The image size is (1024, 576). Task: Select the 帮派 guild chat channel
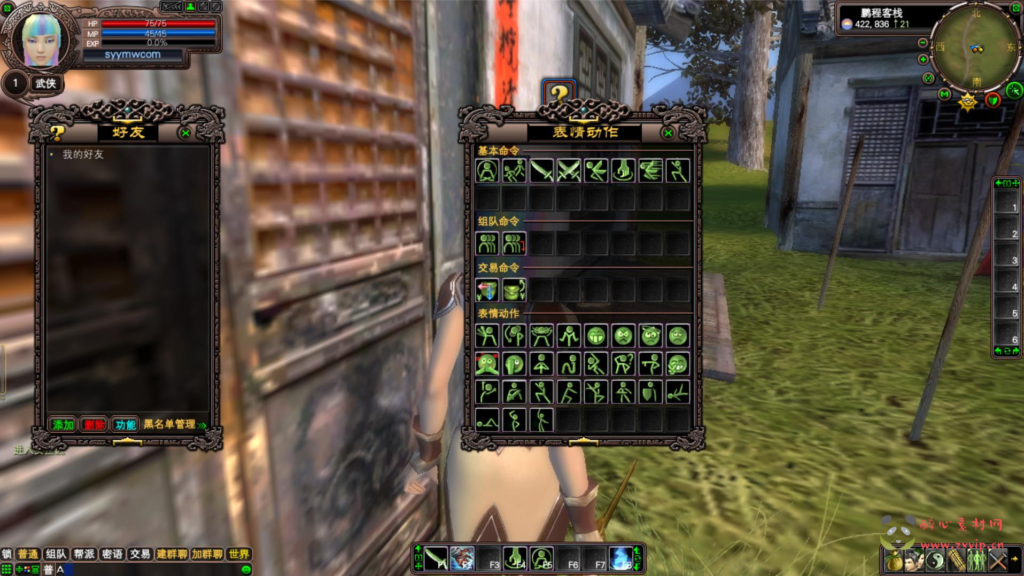84,554
